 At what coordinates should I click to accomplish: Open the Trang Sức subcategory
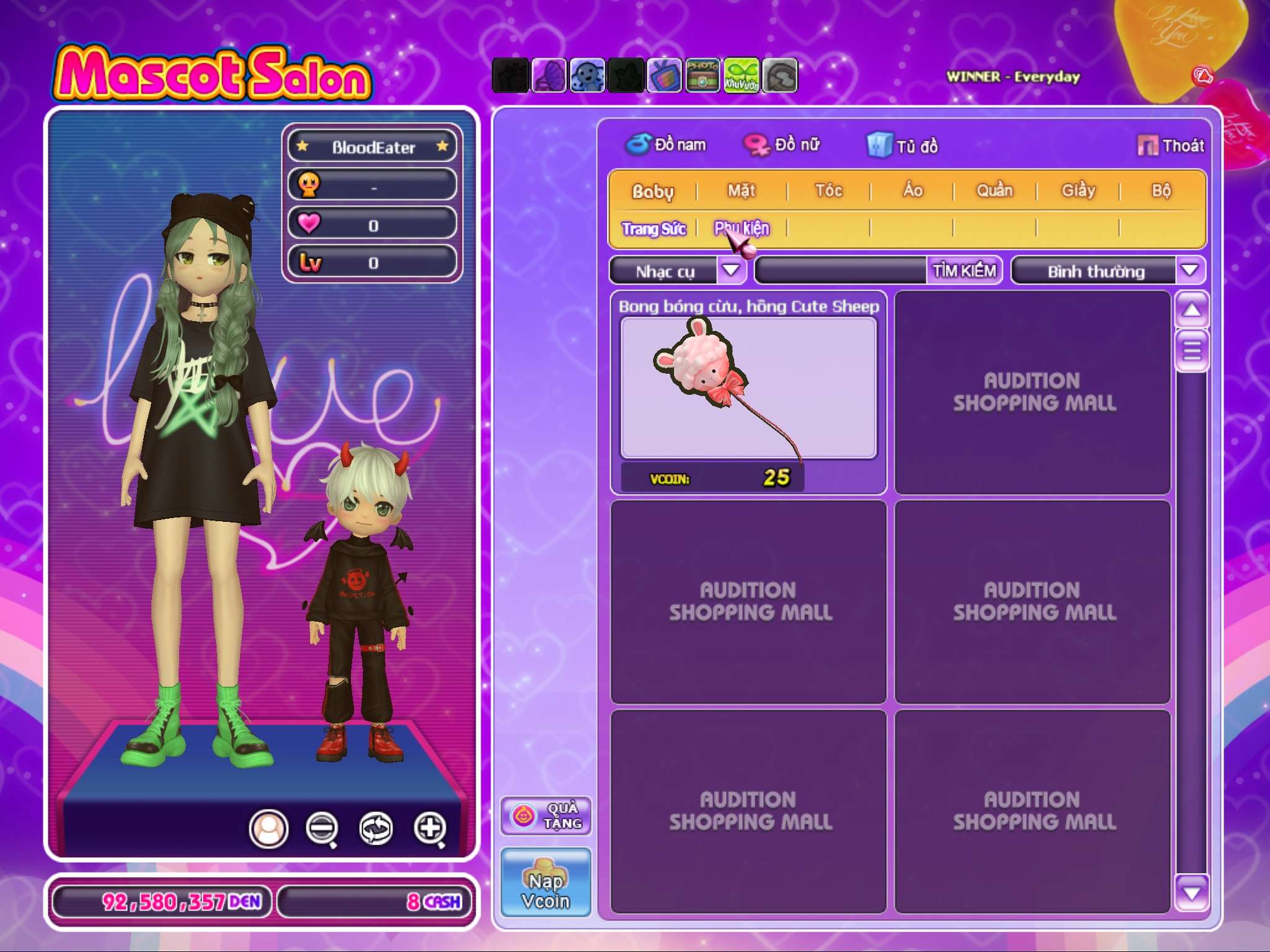coord(654,229)
